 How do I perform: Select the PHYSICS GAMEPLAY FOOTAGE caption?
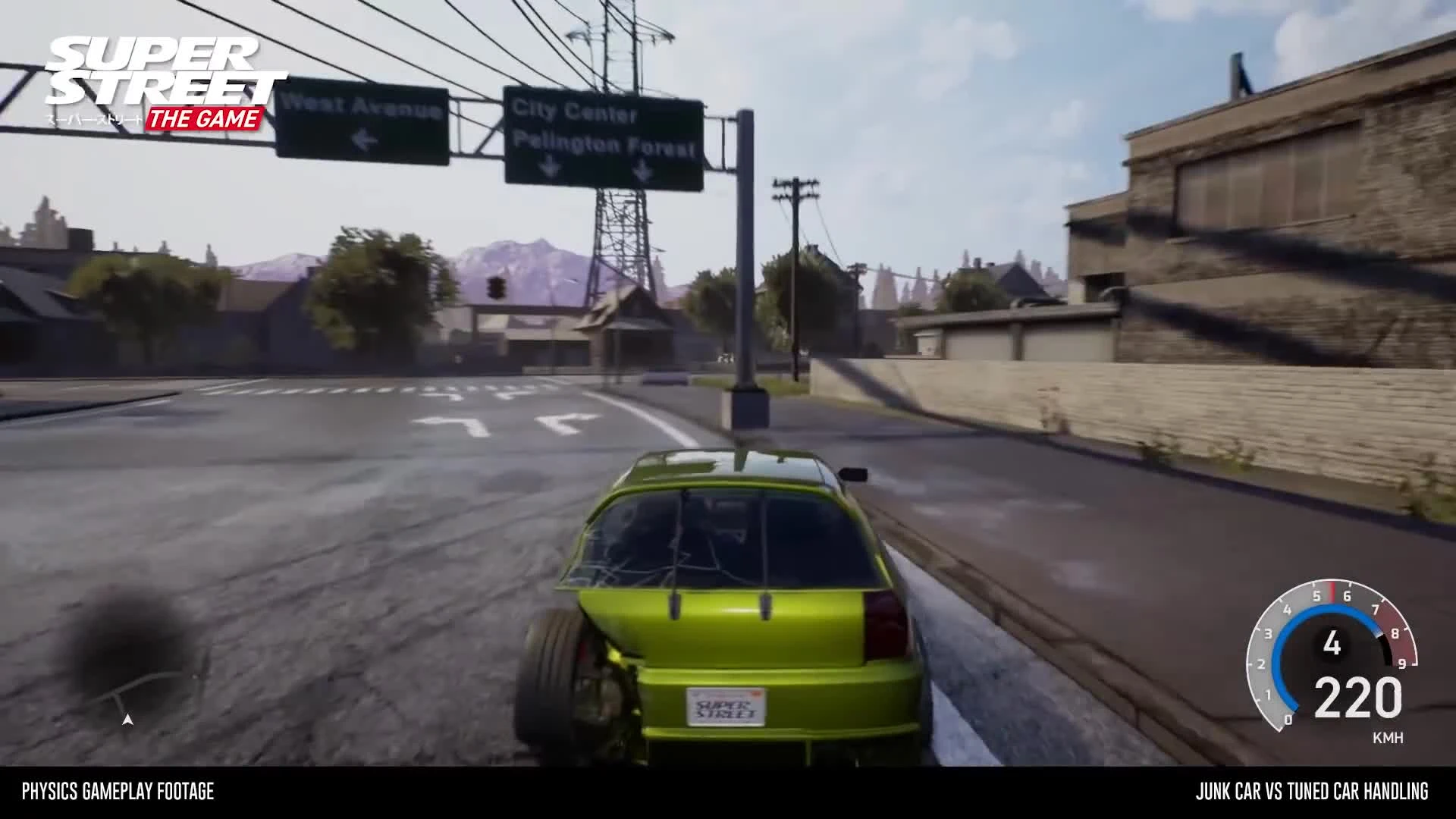[x=118, y=793]
